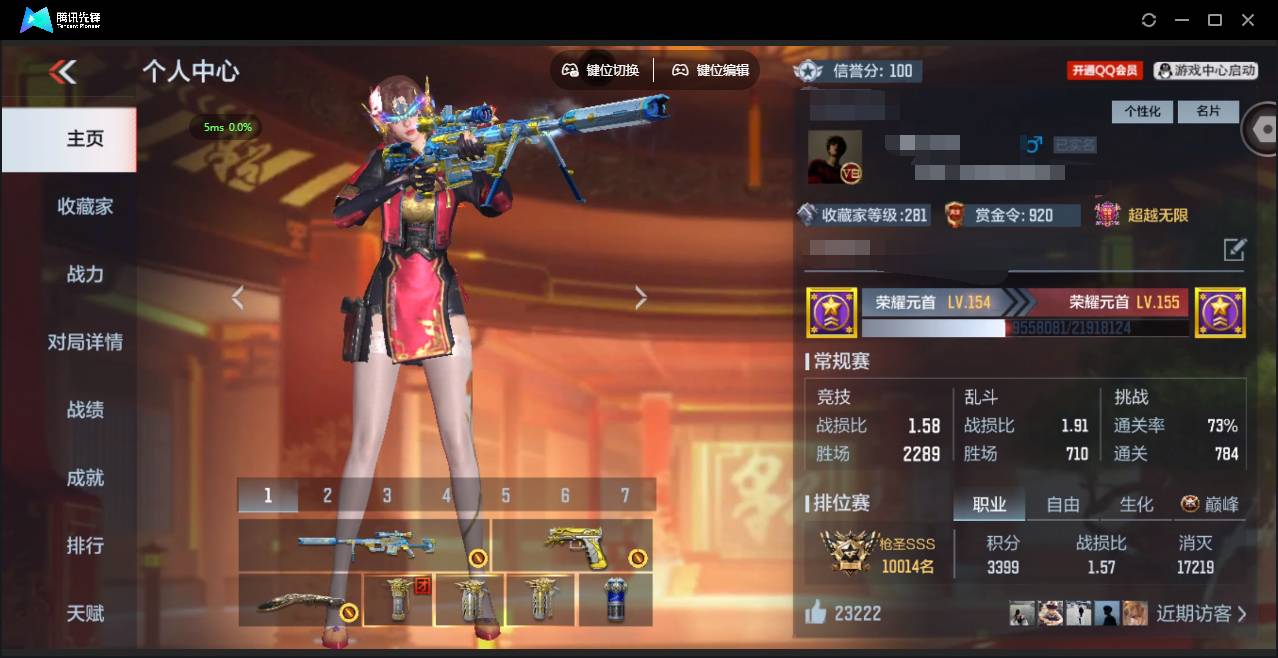Switch ranked stats to 自由 tab
Viewport: 1278px width, 658px height.
[1062, 504]
